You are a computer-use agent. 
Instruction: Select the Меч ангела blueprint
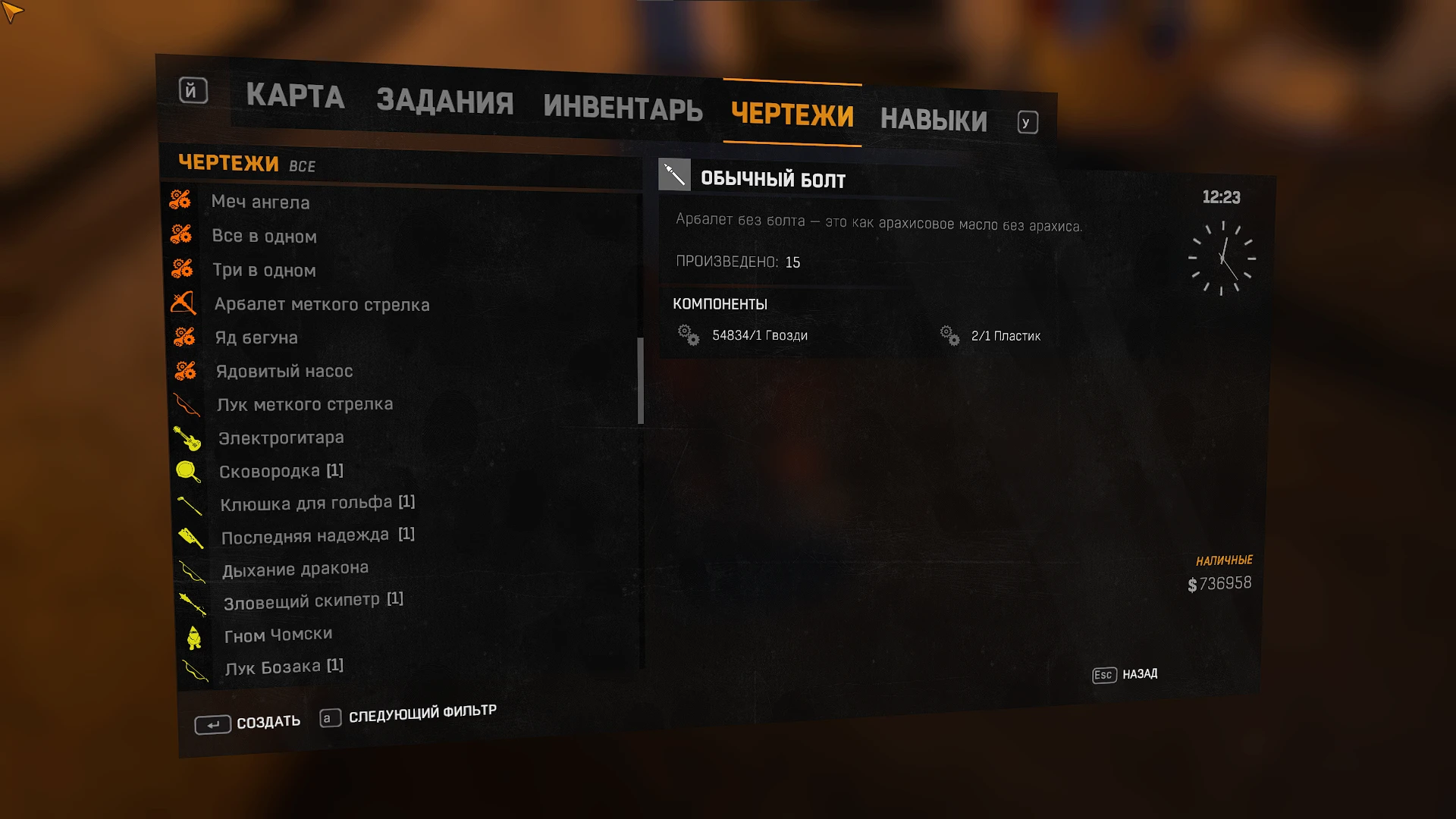pyautogui.click(x=262, y=202)
